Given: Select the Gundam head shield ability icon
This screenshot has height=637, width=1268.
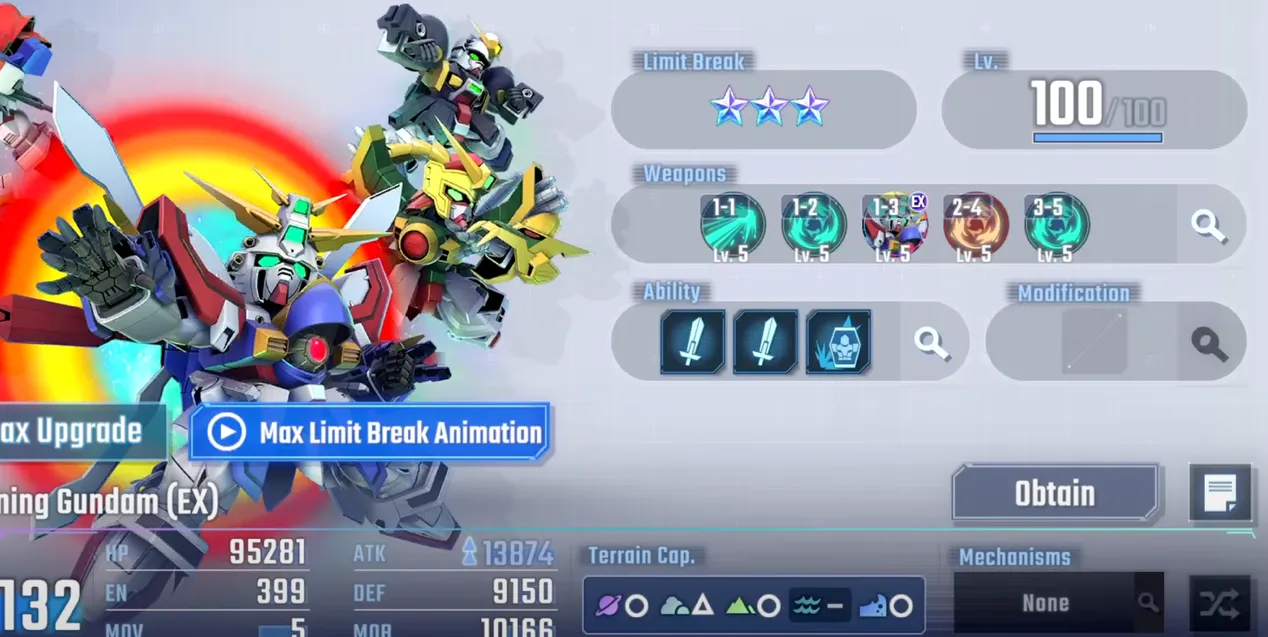Looking at the screenshot, I should tap(838, 342).
